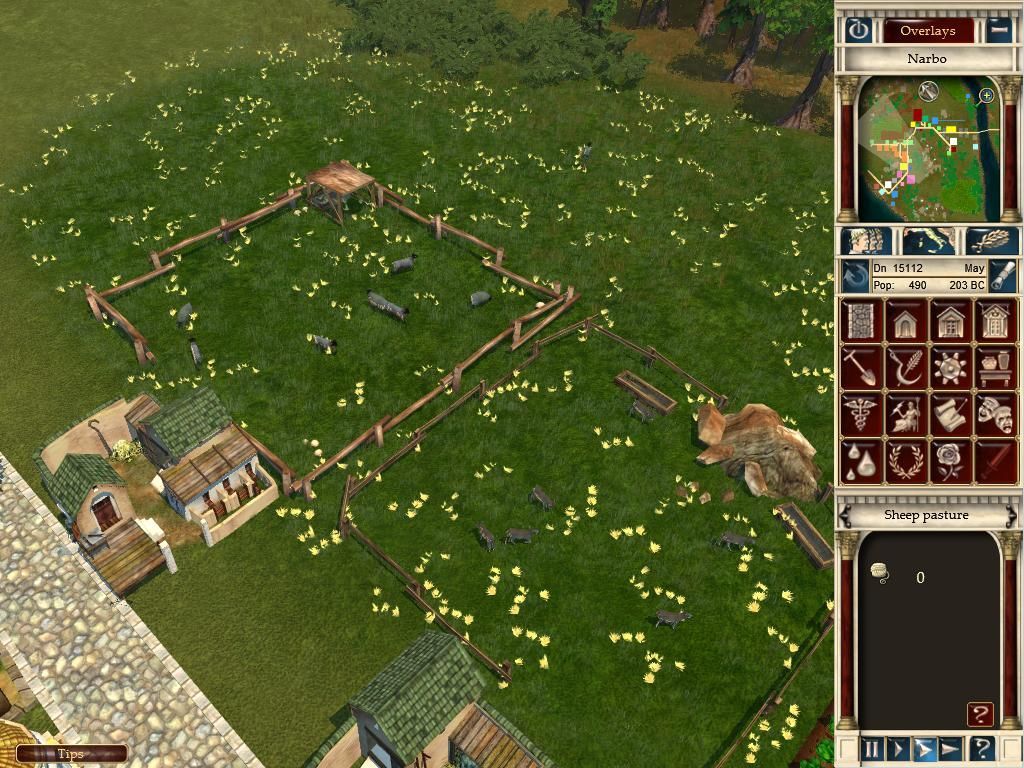Screen dimensions: 1024x768
Task: Open the scroll icon next to the date
Action: 1003,276
